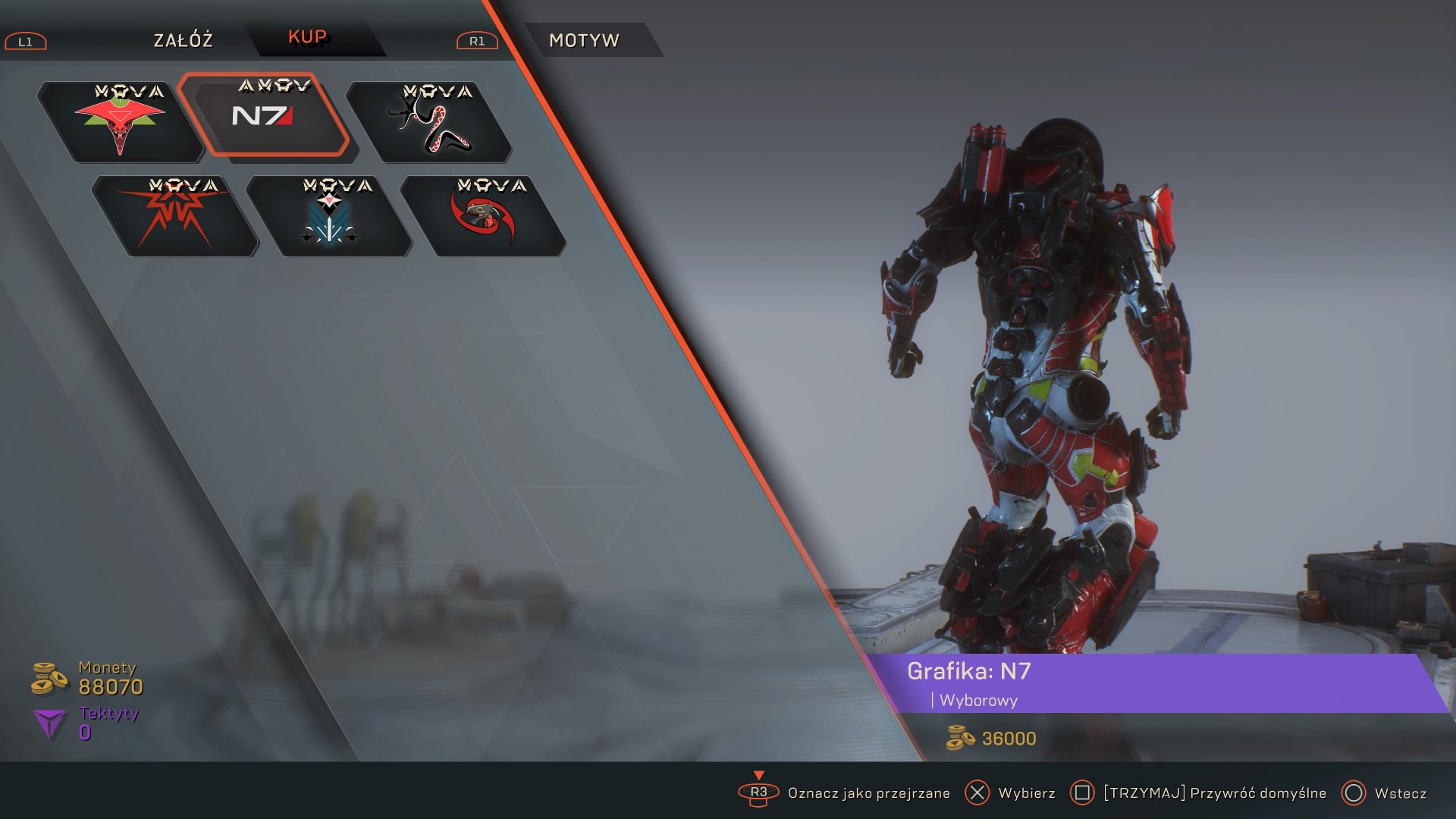Screen dimensions: 1456x819
Task: Activate Przywróć domyślne to restore defaults
Action: click(1213, 793)
